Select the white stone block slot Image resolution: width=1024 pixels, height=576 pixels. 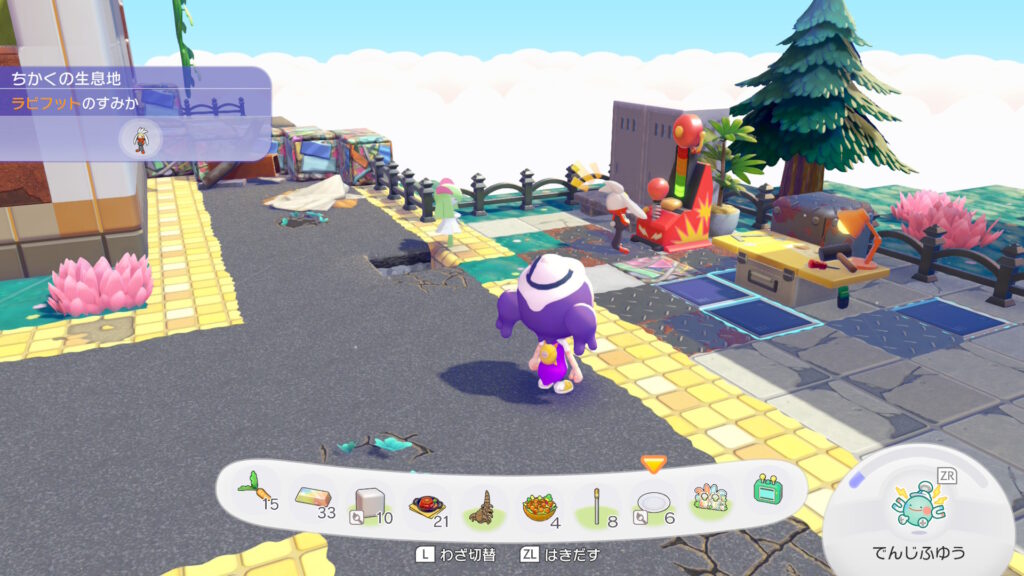click(x=369, y=500)
